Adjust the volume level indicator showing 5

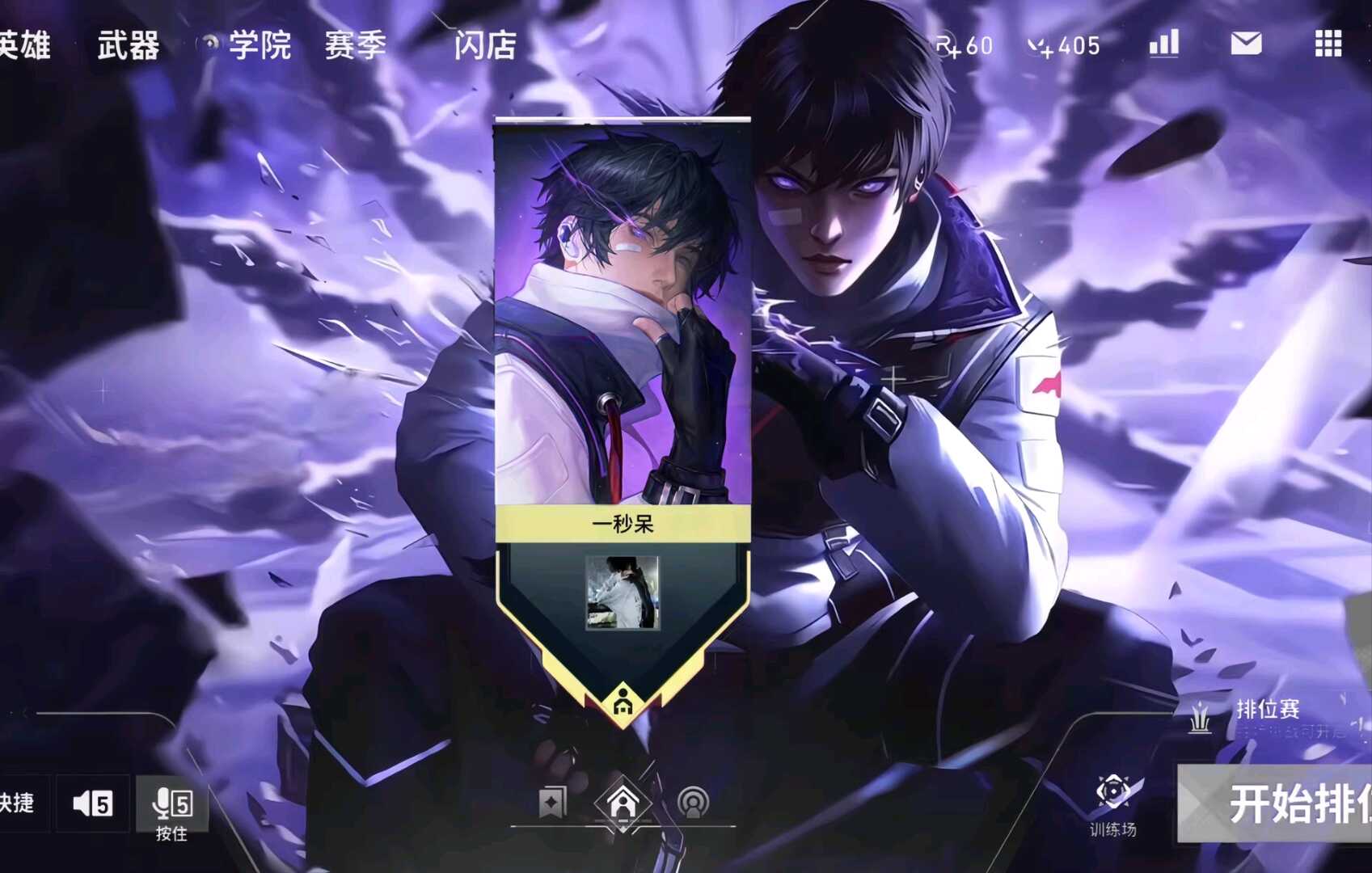coord(103,803)
